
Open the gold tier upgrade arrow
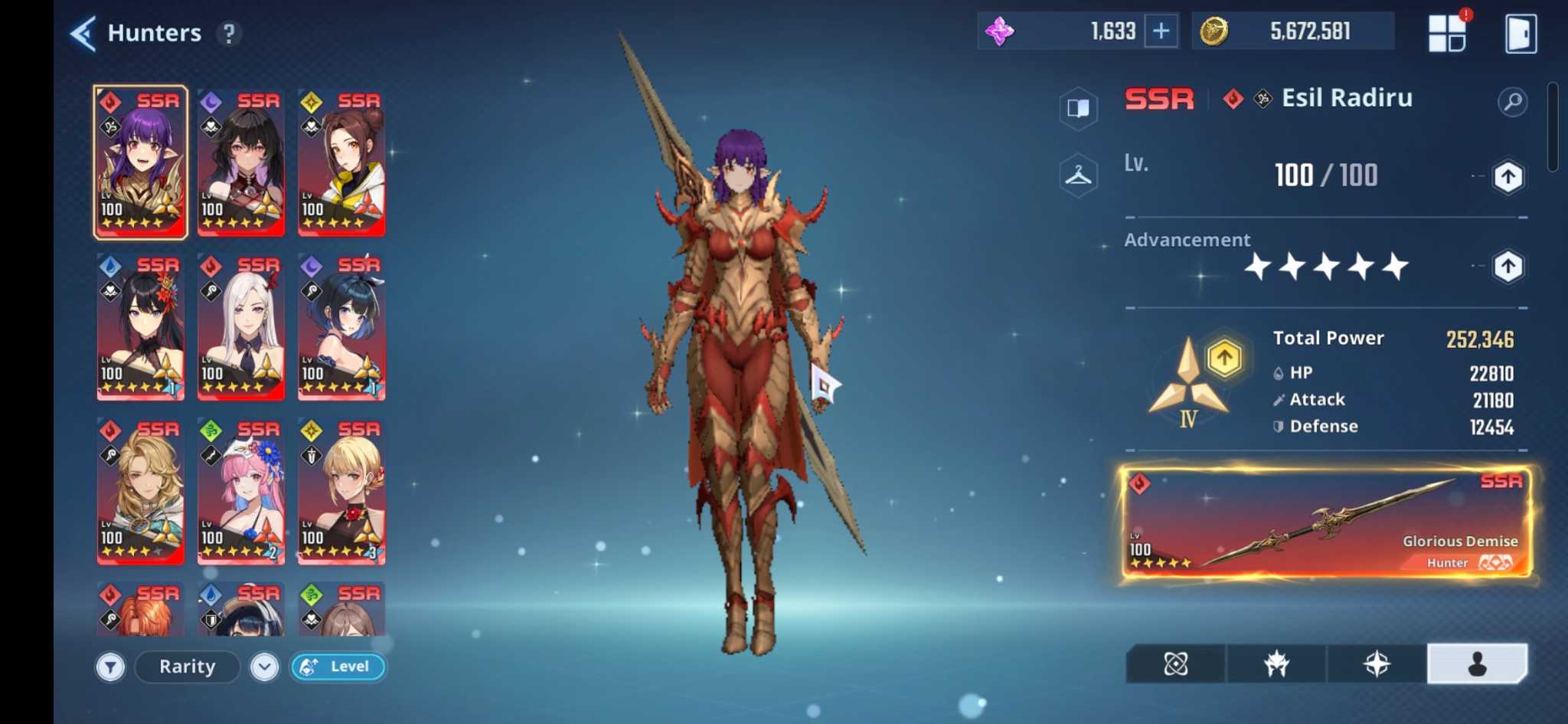click(x=1223, y=358)
